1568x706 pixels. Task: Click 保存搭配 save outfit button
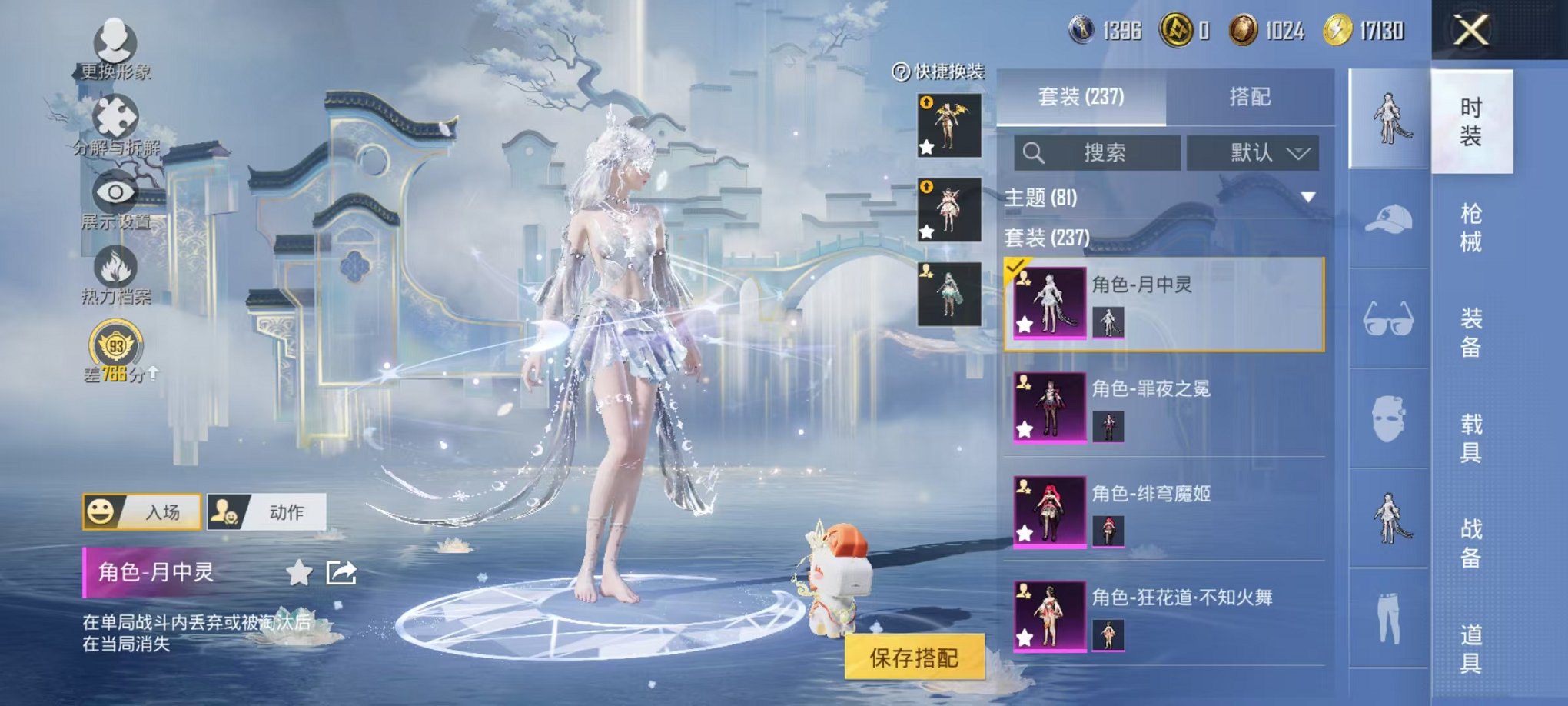click(914, 658)
